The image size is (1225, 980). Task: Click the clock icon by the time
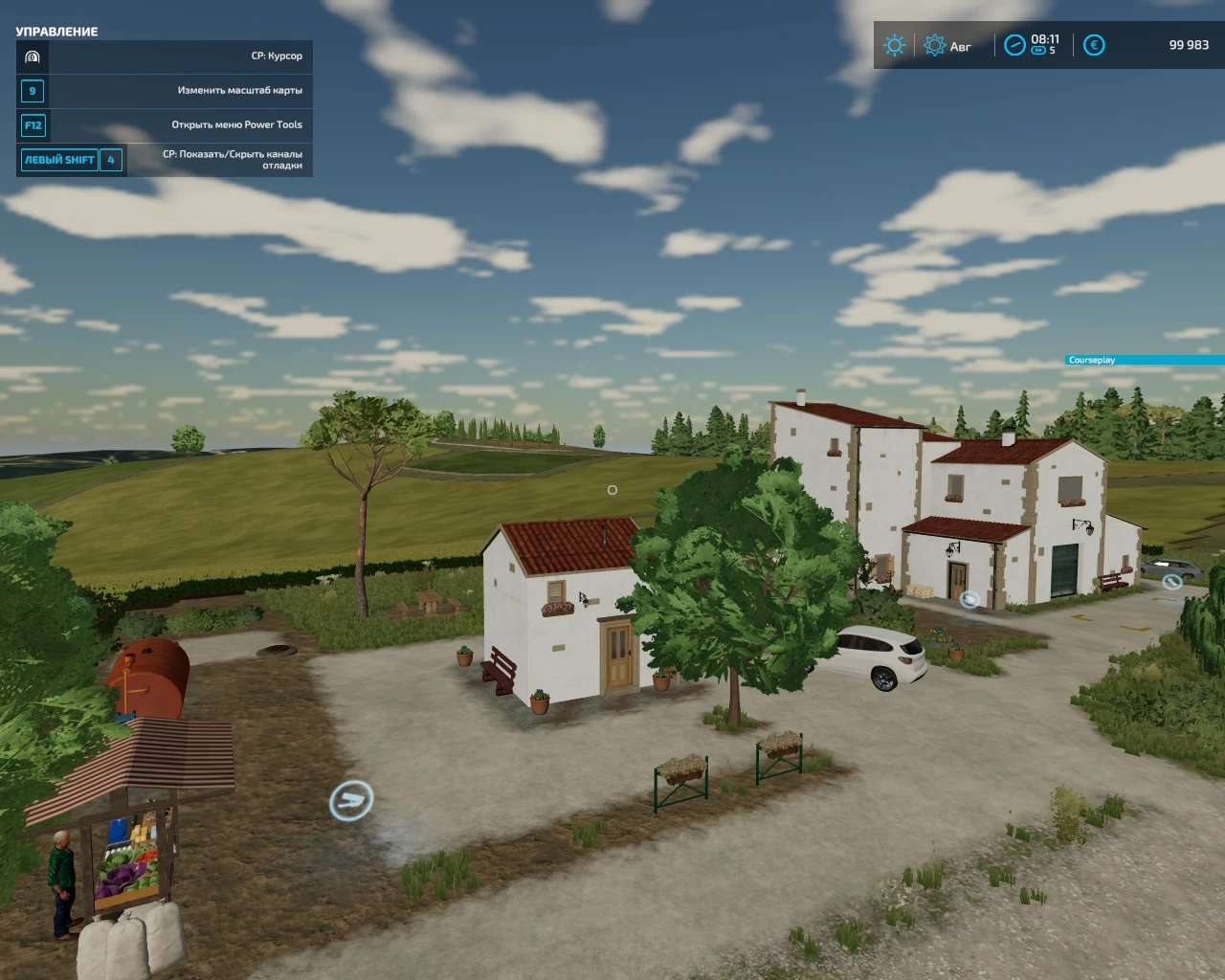tap(1014, 45)
